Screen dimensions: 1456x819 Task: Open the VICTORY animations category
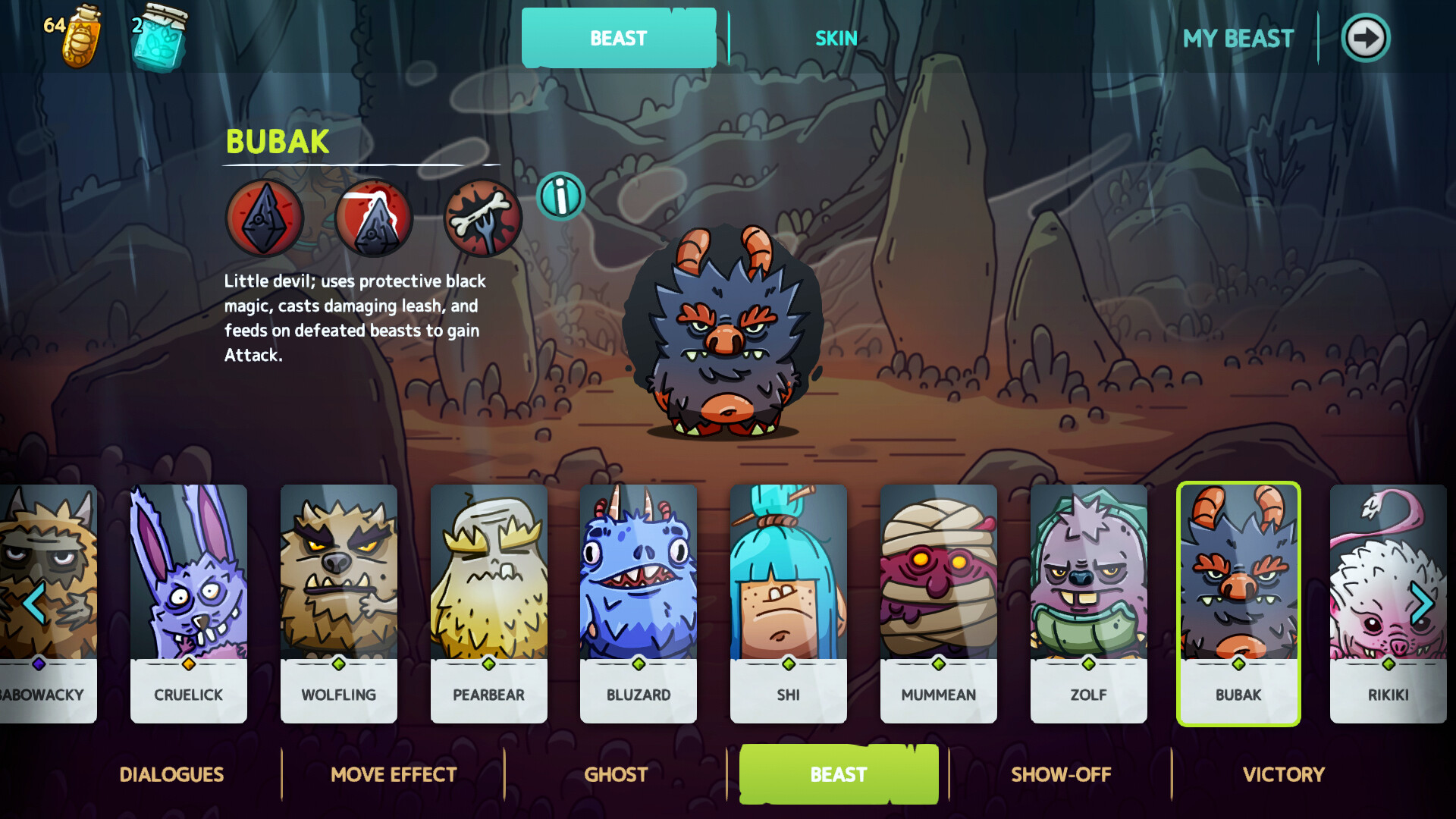1283,774
